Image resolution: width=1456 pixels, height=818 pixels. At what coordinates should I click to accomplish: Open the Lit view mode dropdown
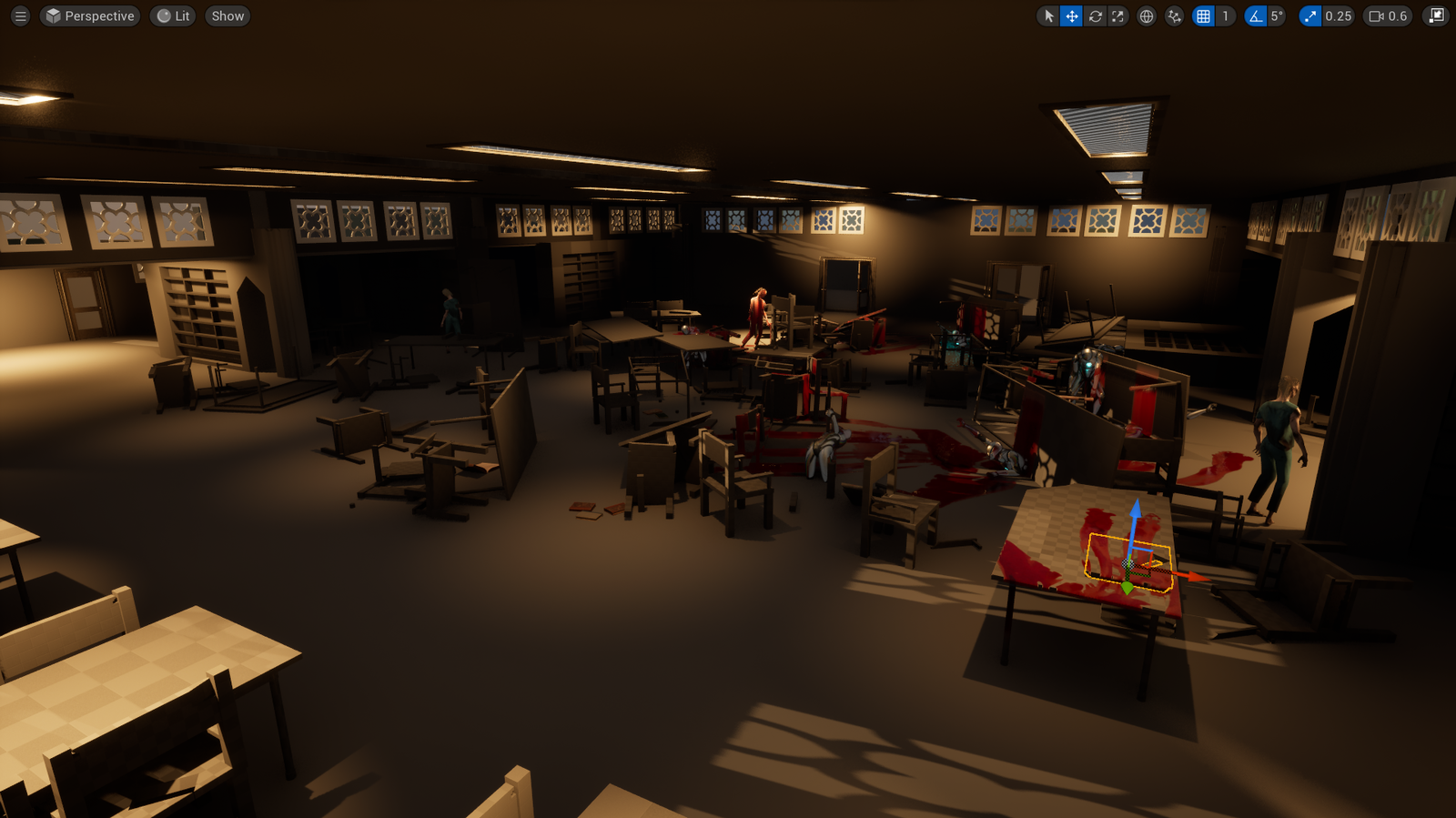point(172,15)
